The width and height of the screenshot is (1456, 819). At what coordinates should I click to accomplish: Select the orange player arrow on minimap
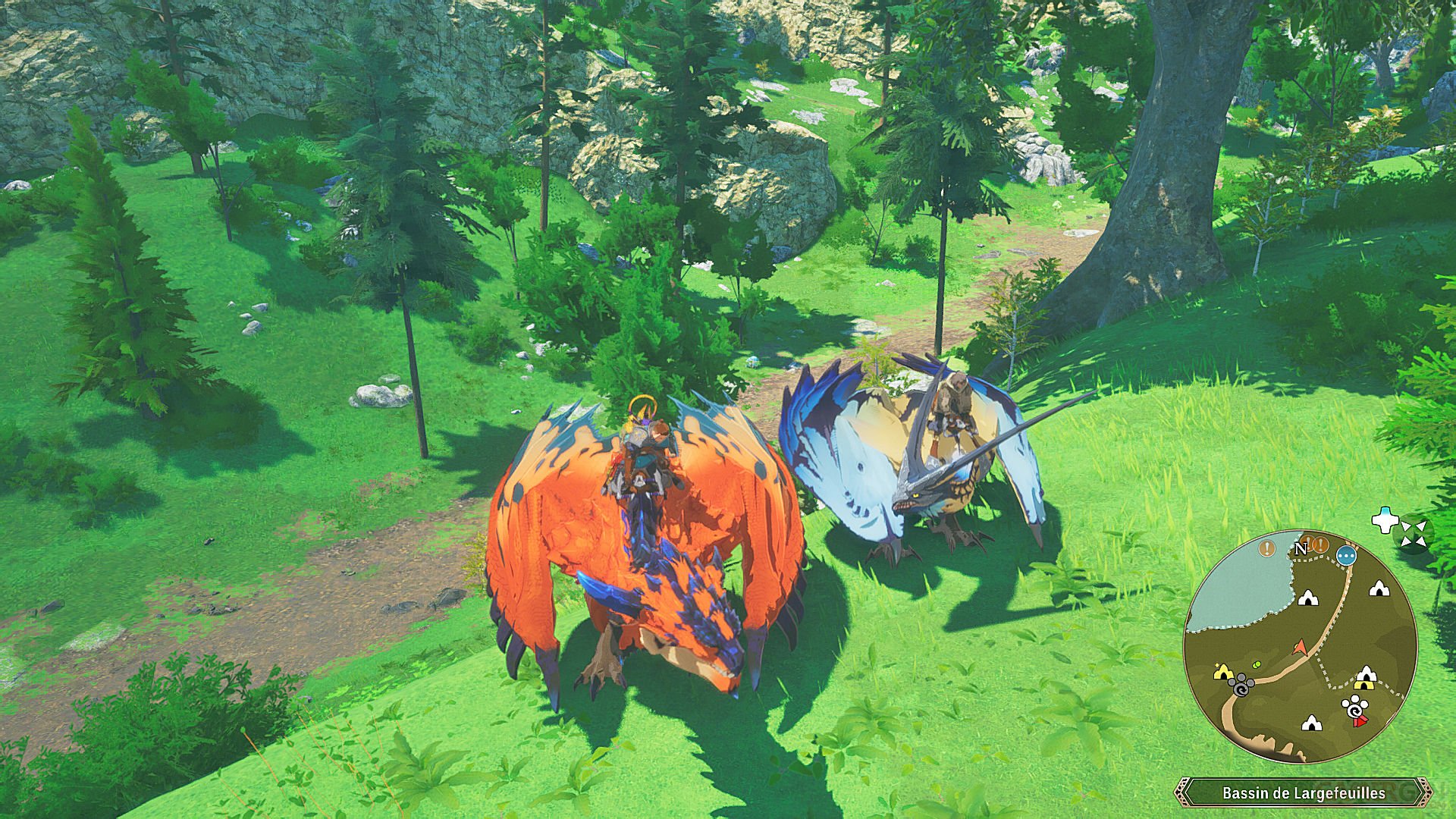coord(1300,647)
